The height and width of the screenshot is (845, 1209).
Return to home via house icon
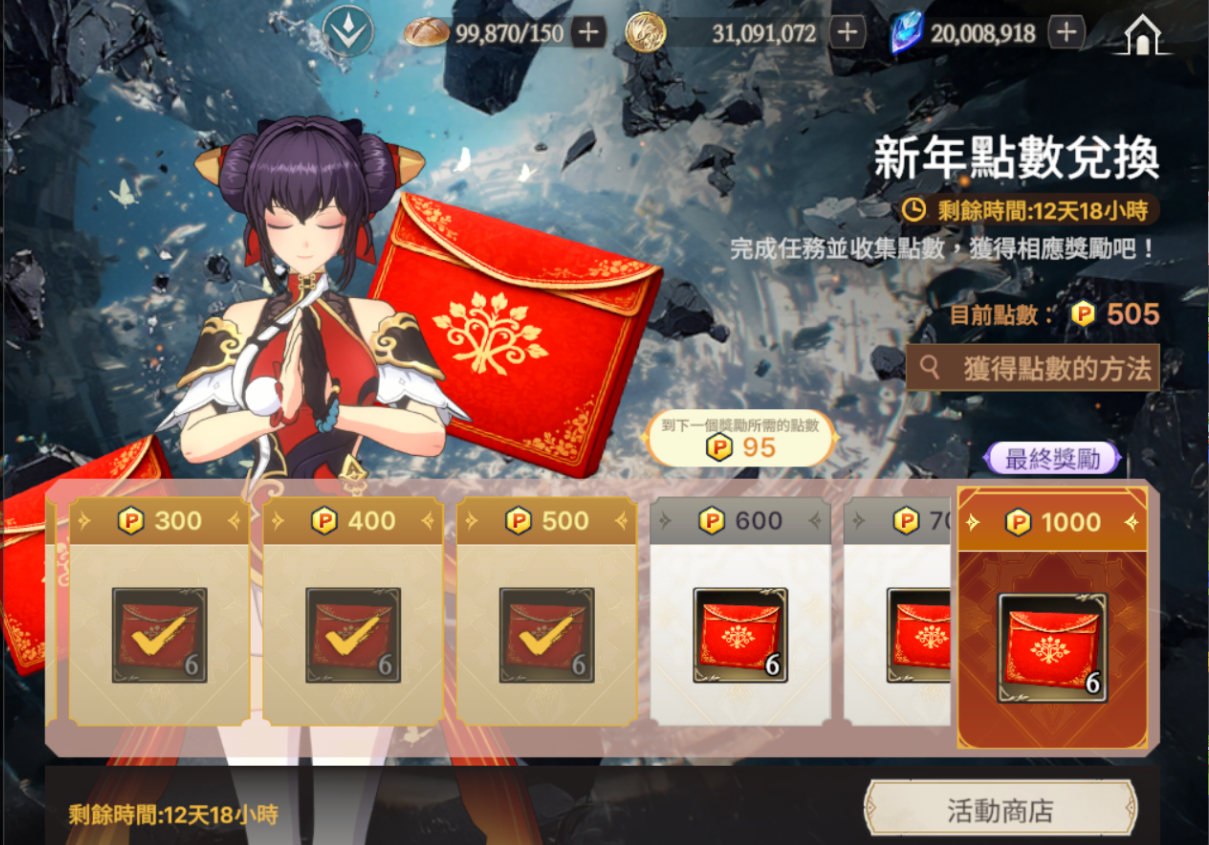[1142, 35]
